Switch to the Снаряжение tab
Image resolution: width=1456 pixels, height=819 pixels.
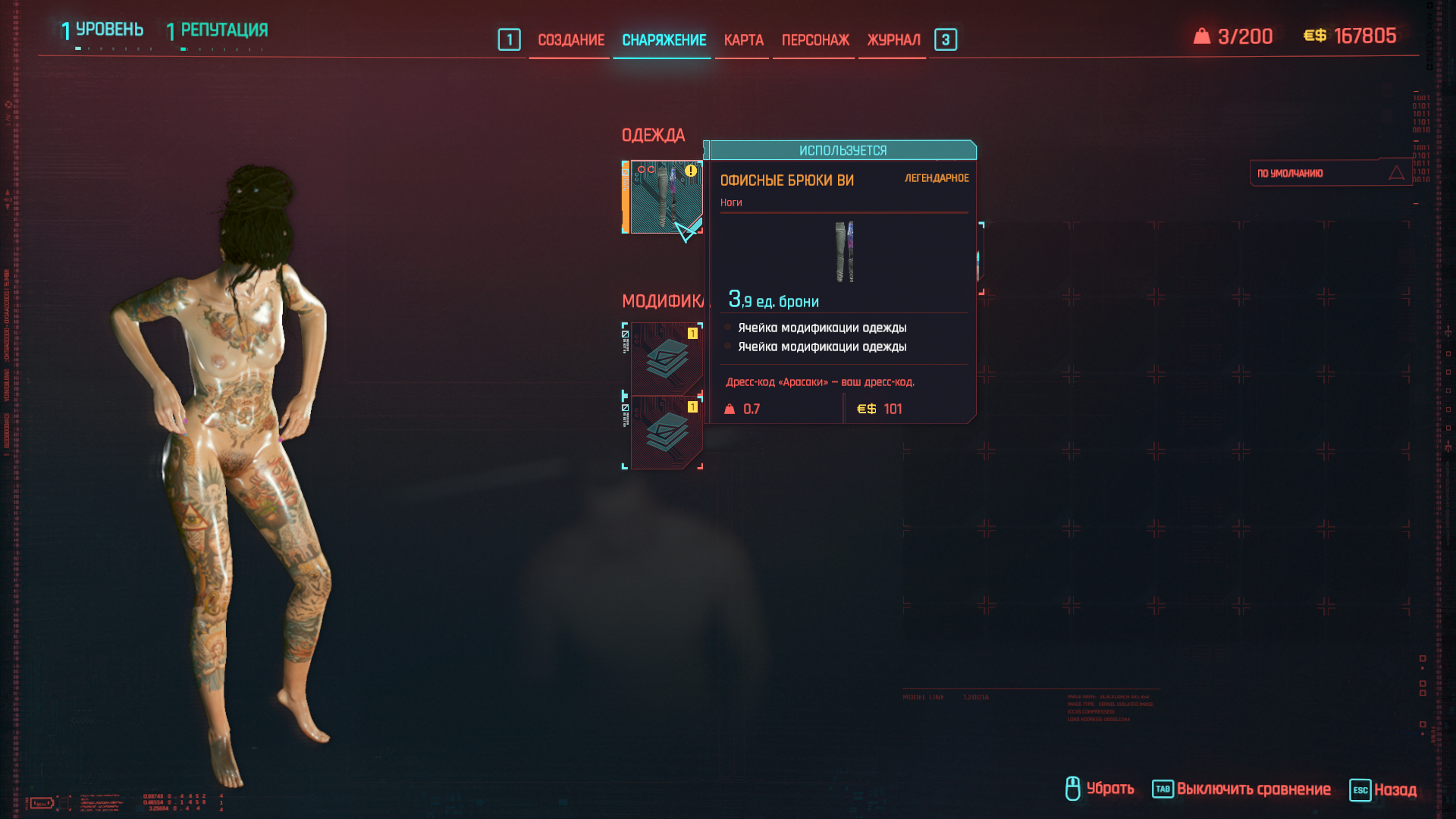[664, 40]
